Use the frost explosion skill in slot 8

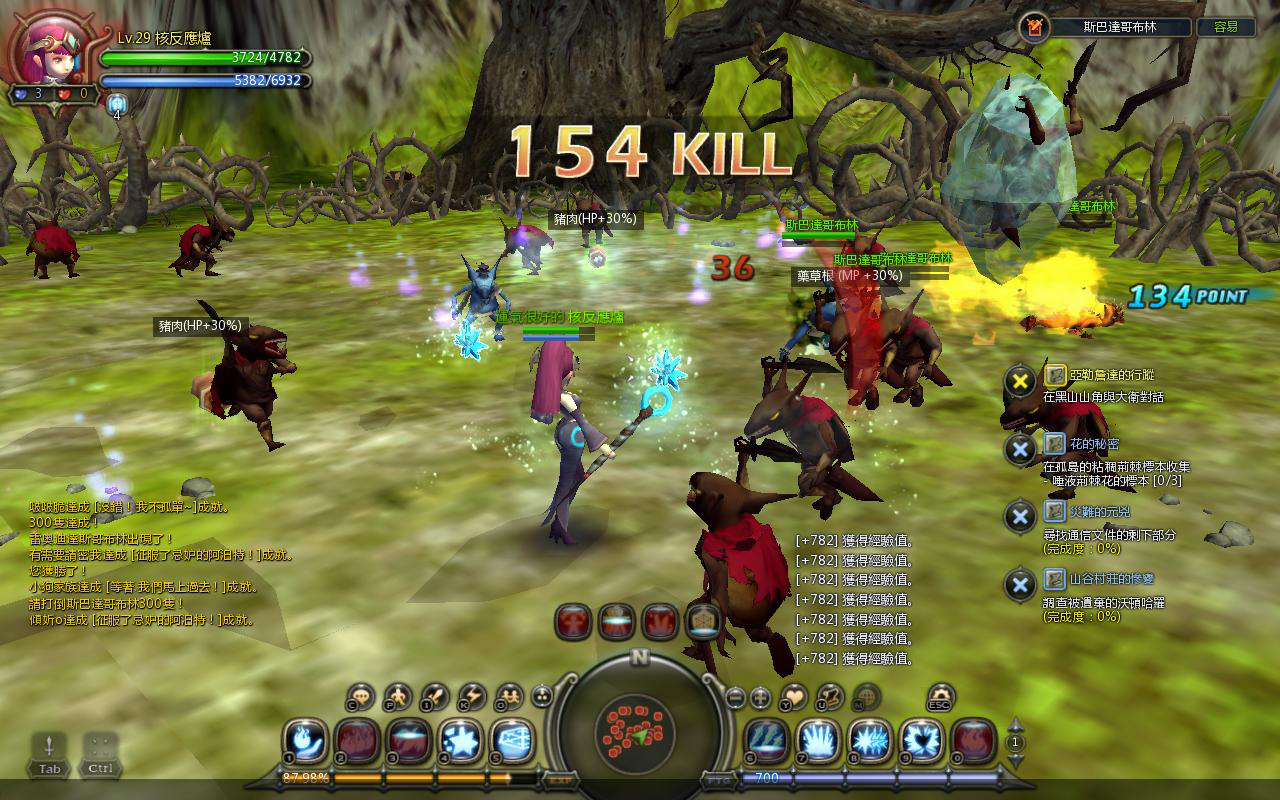[x=870, y=742]
